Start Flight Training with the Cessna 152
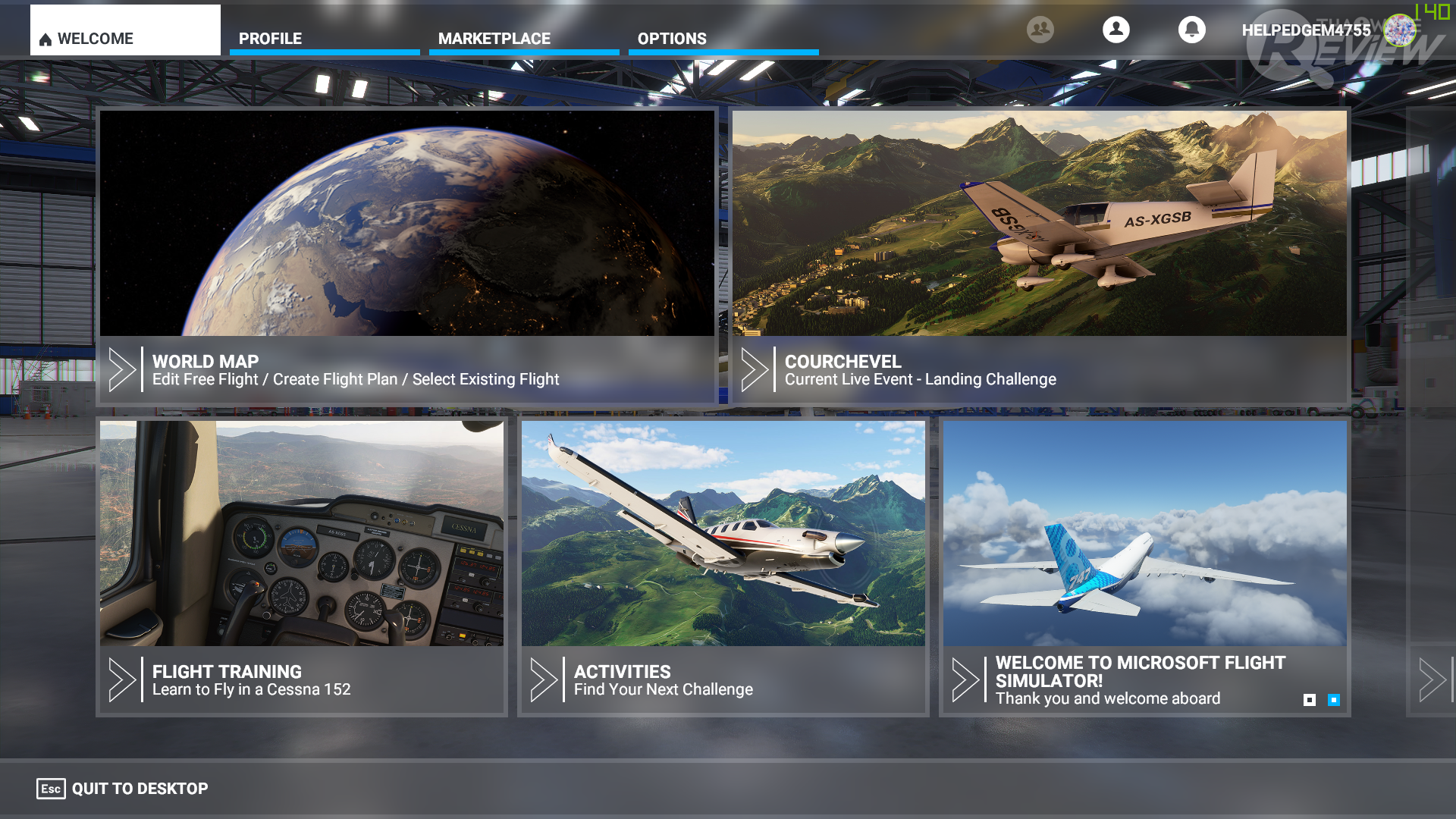 click(301, 566)
